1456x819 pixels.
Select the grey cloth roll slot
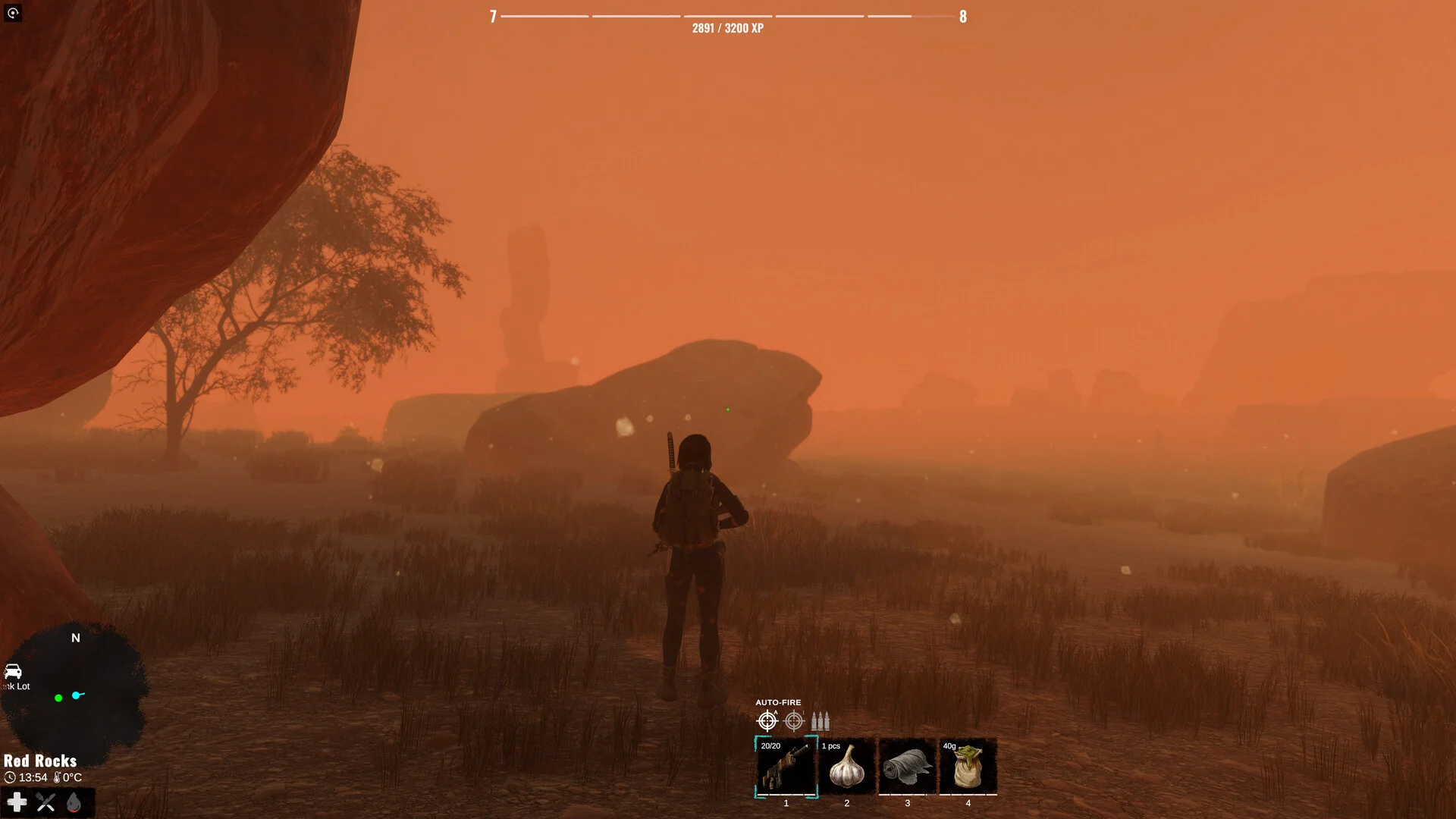coord(907,767)
